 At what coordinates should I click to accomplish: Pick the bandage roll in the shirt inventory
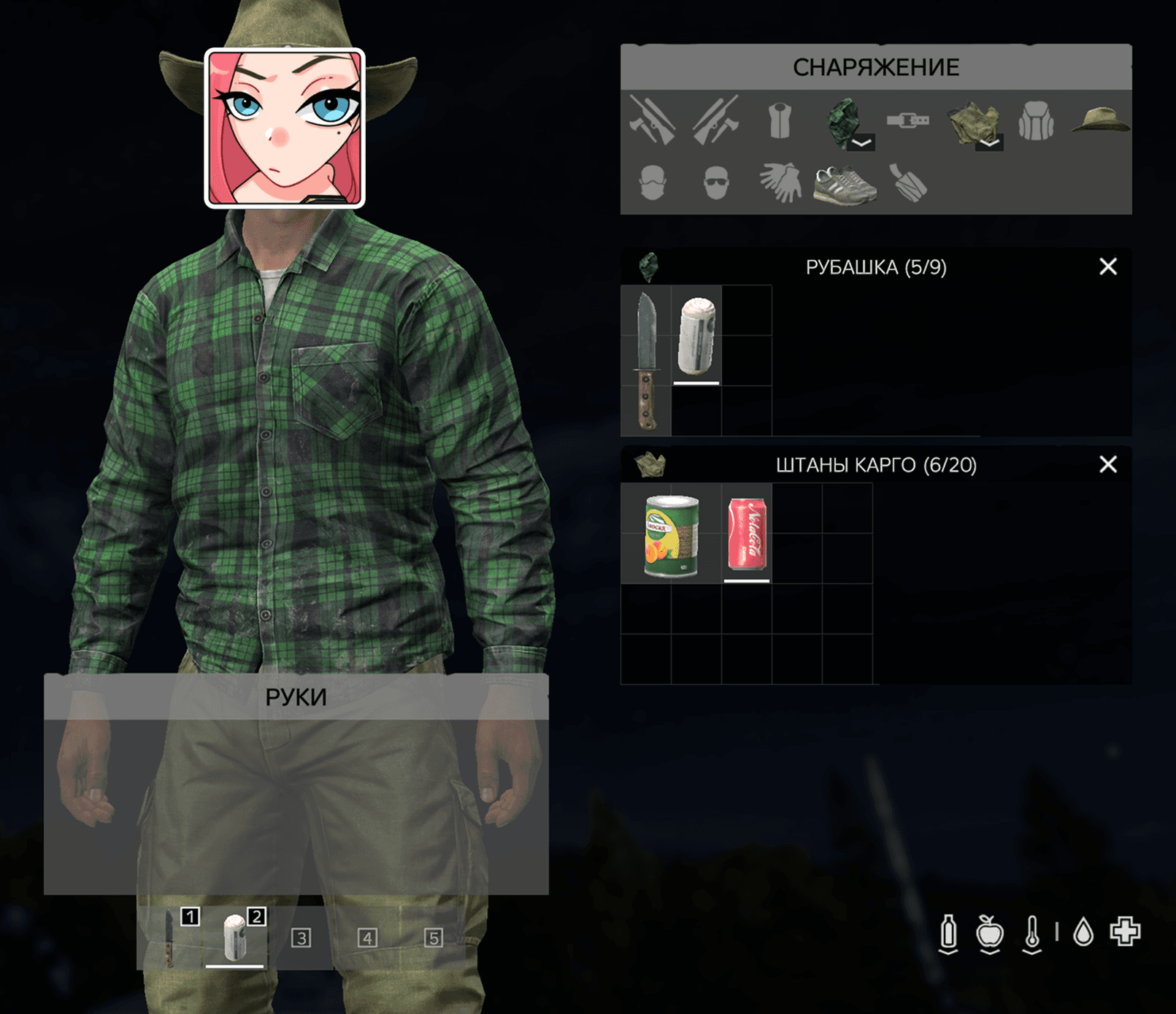[x=696, y=336]
